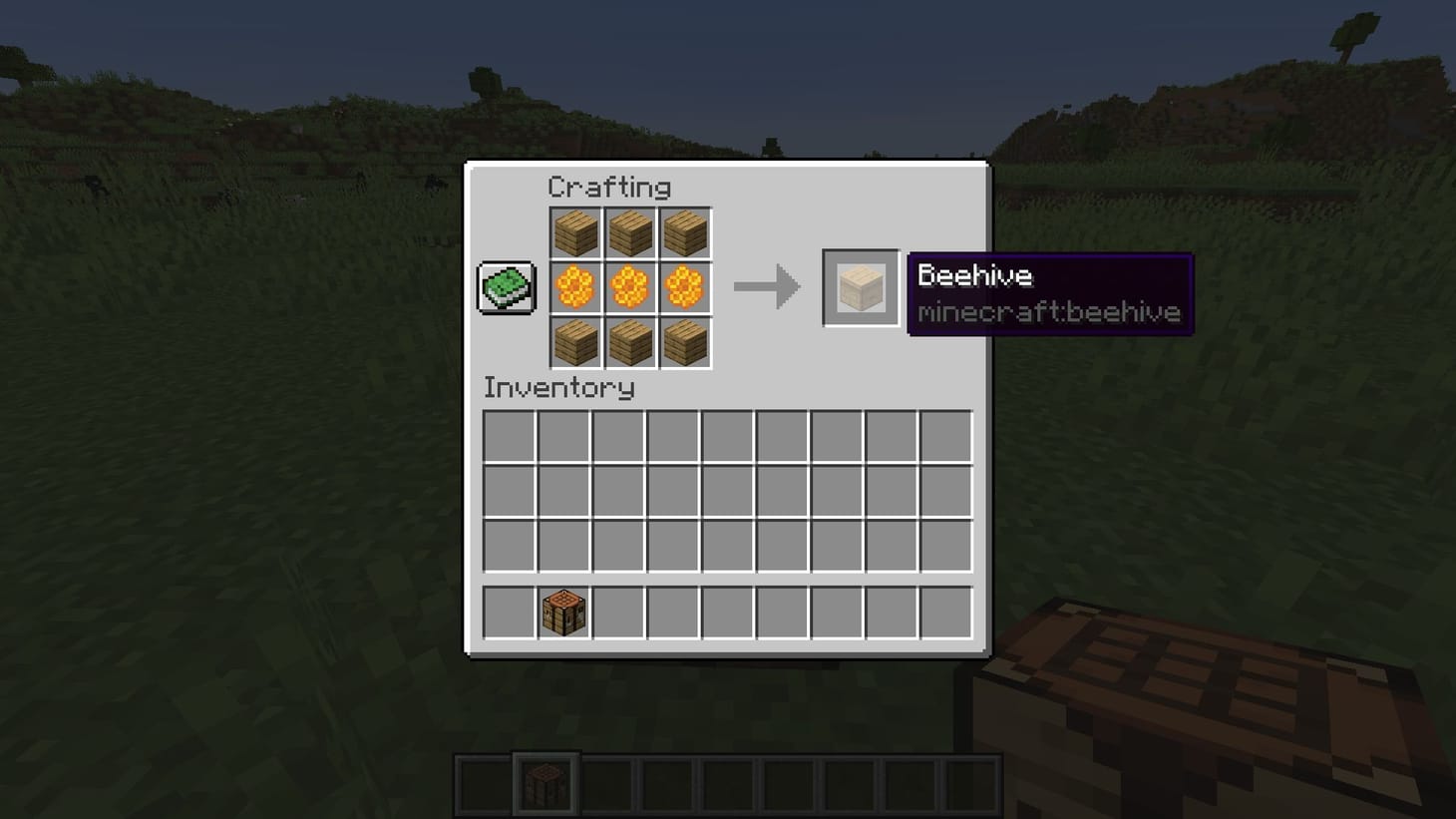Screen dimensions: 1456x819
Task: Pick up the Beehive from the output slot
Action: point(860,289)
